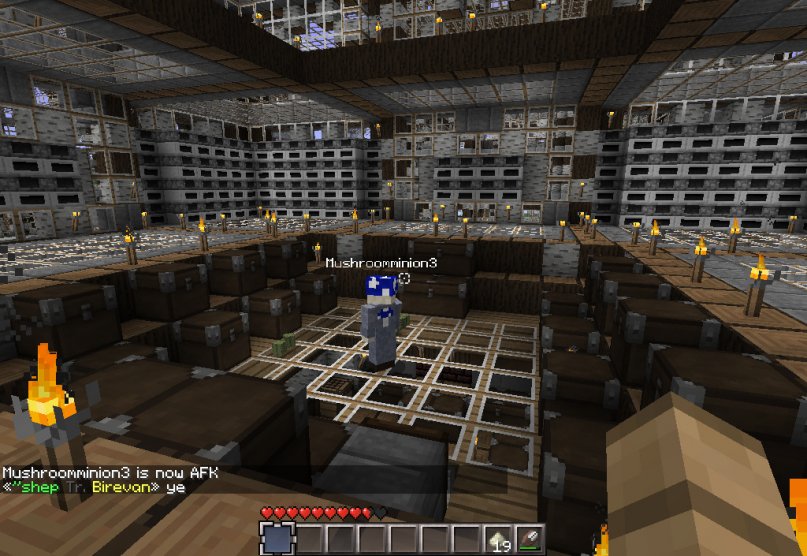Select the hotbar slot with 19 items
Image resolution: width=807 pixels, height=556 pixels.
pyautogui.click(x=500, y=541)
